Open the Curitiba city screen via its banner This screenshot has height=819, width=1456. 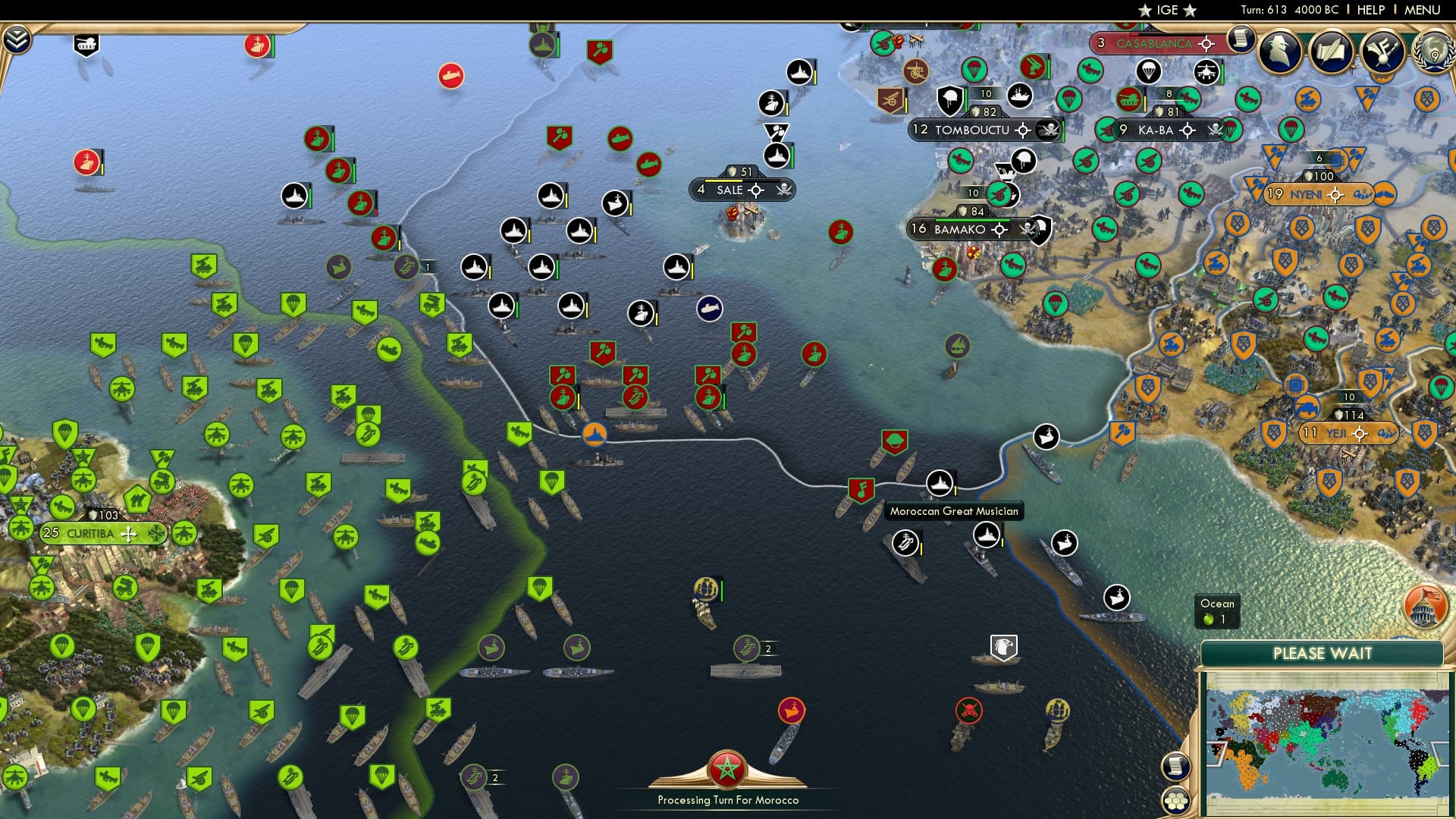(91, 533)
